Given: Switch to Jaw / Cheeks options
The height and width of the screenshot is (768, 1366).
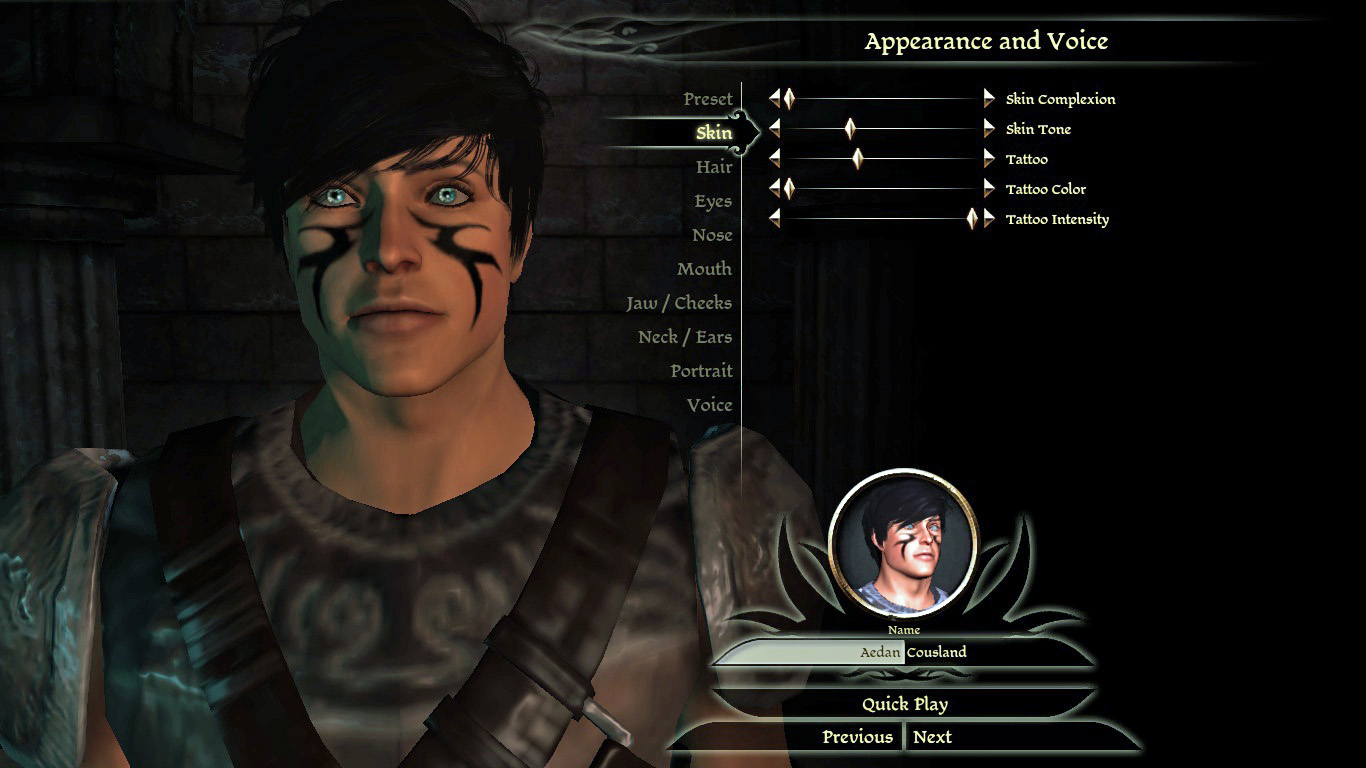Looking at the screenshot, I should [x=679, y=303].
